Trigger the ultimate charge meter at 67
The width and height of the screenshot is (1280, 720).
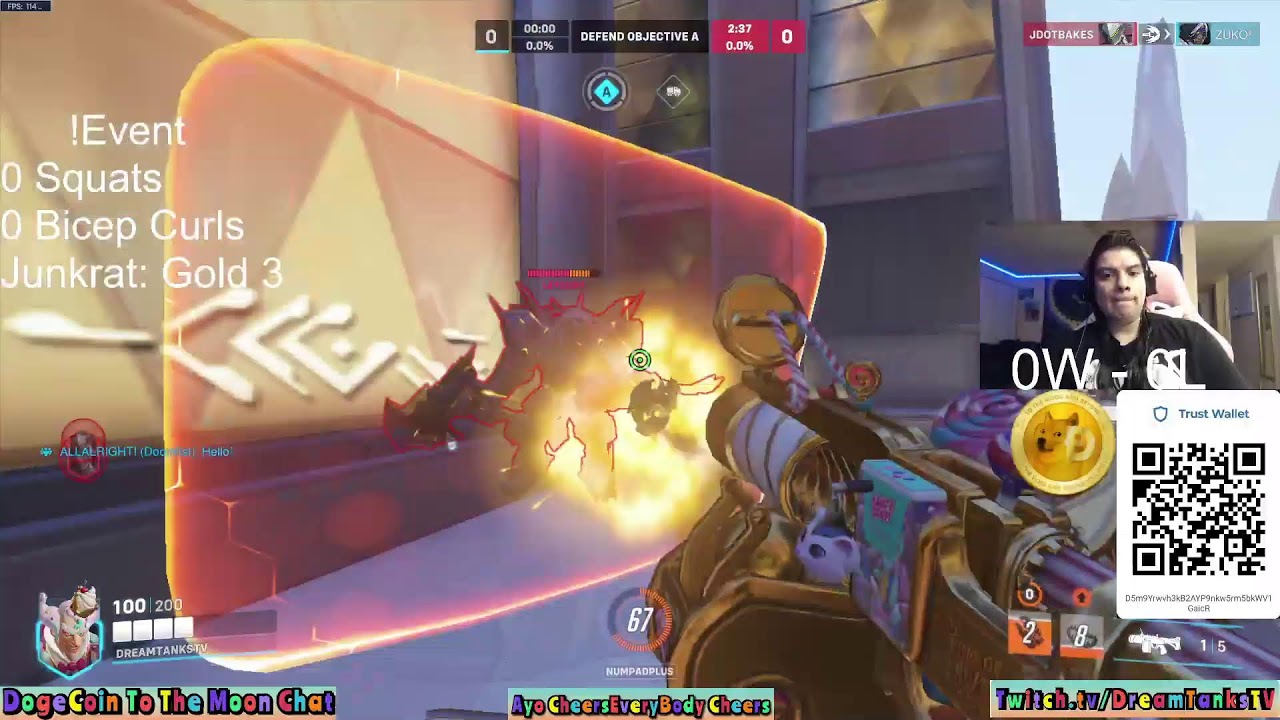coord(640,621)
